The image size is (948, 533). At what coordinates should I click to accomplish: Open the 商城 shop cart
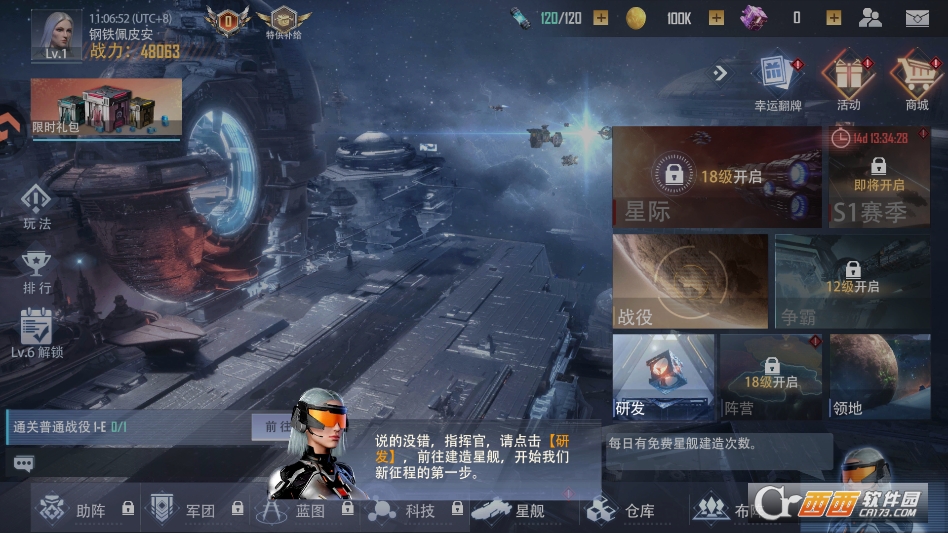(x=916, y=80)
